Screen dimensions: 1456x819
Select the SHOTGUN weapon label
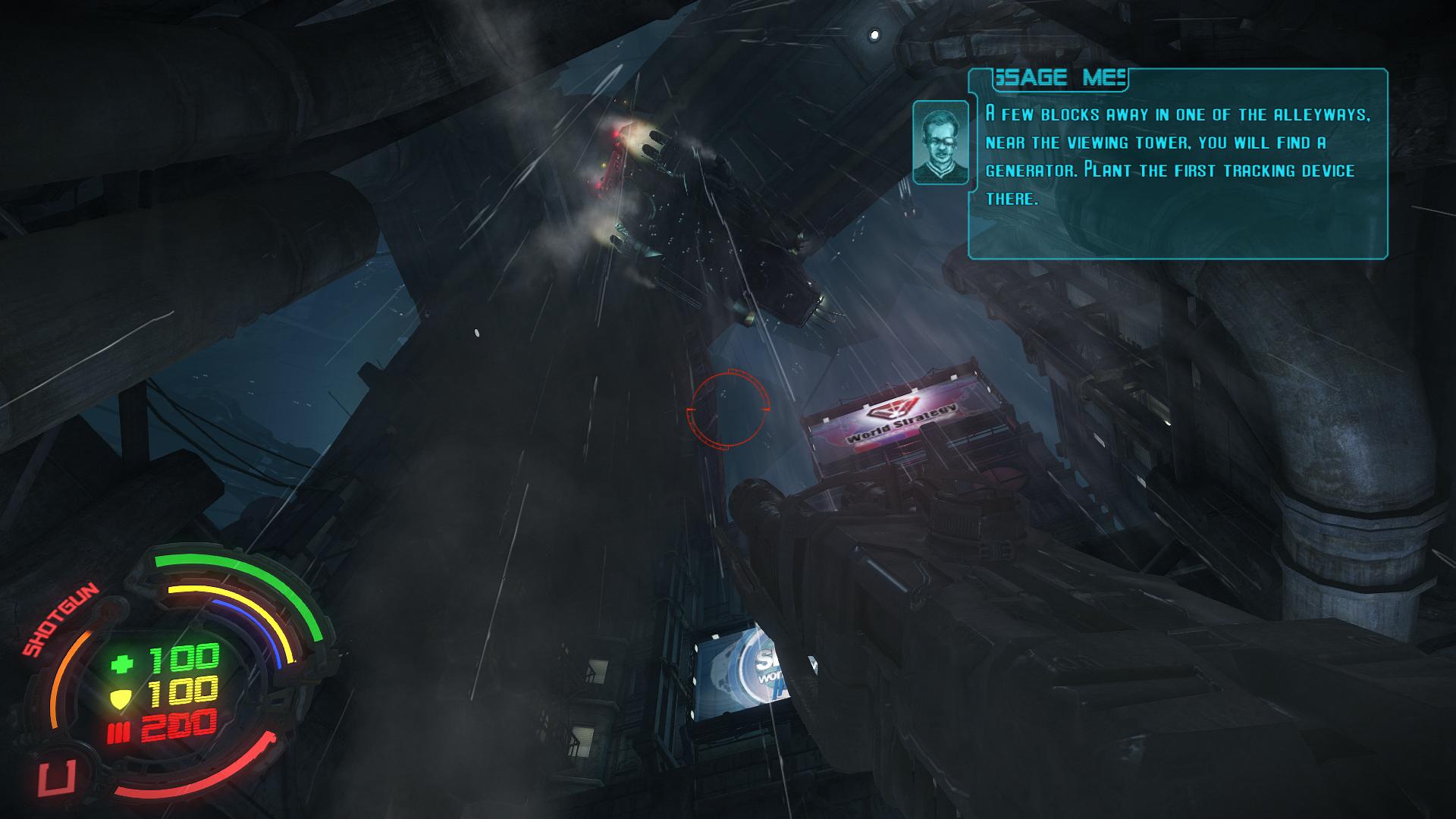tap(60, 620)
